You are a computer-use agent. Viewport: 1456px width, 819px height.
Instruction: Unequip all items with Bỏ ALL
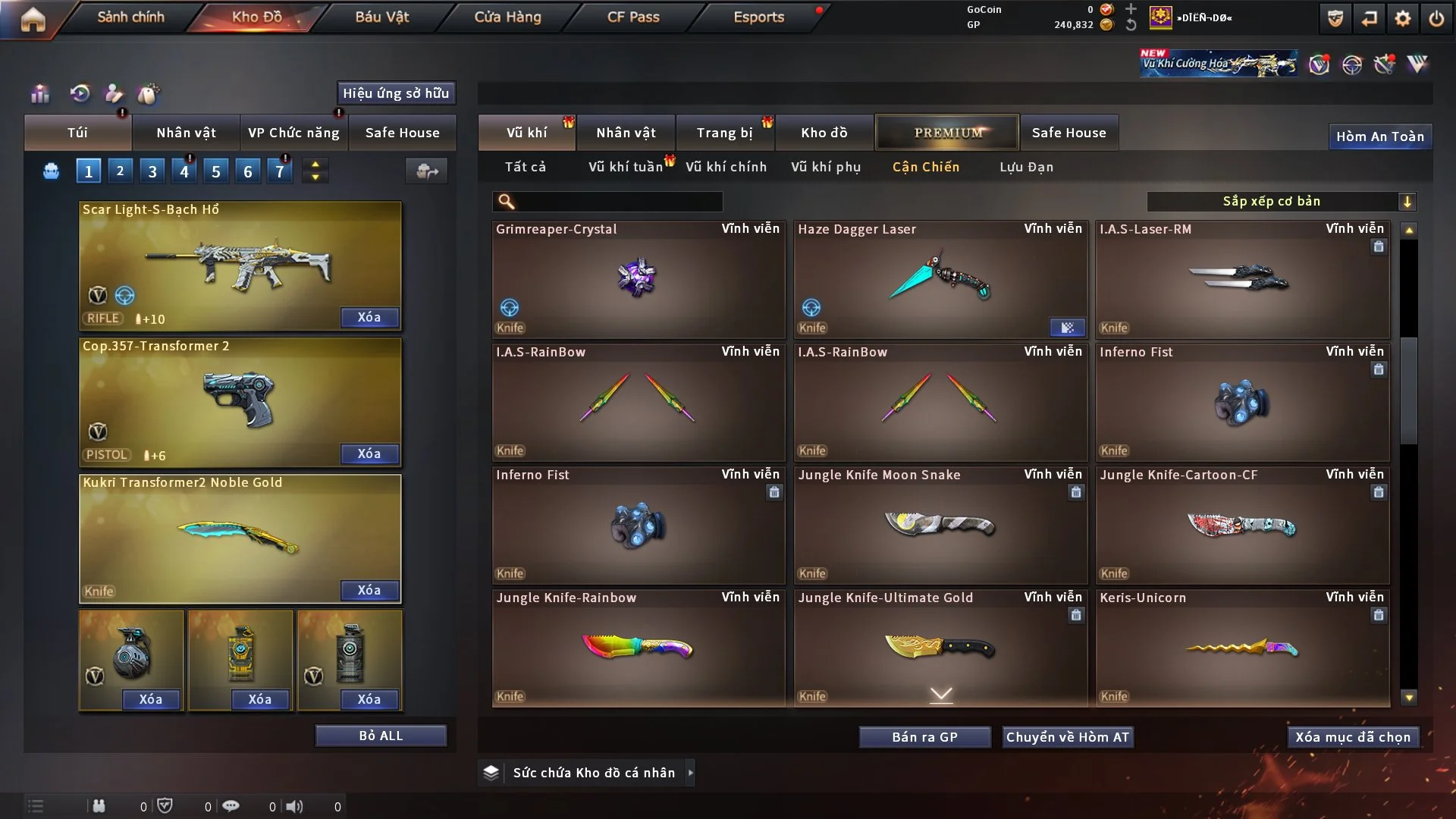click(381, 736)
